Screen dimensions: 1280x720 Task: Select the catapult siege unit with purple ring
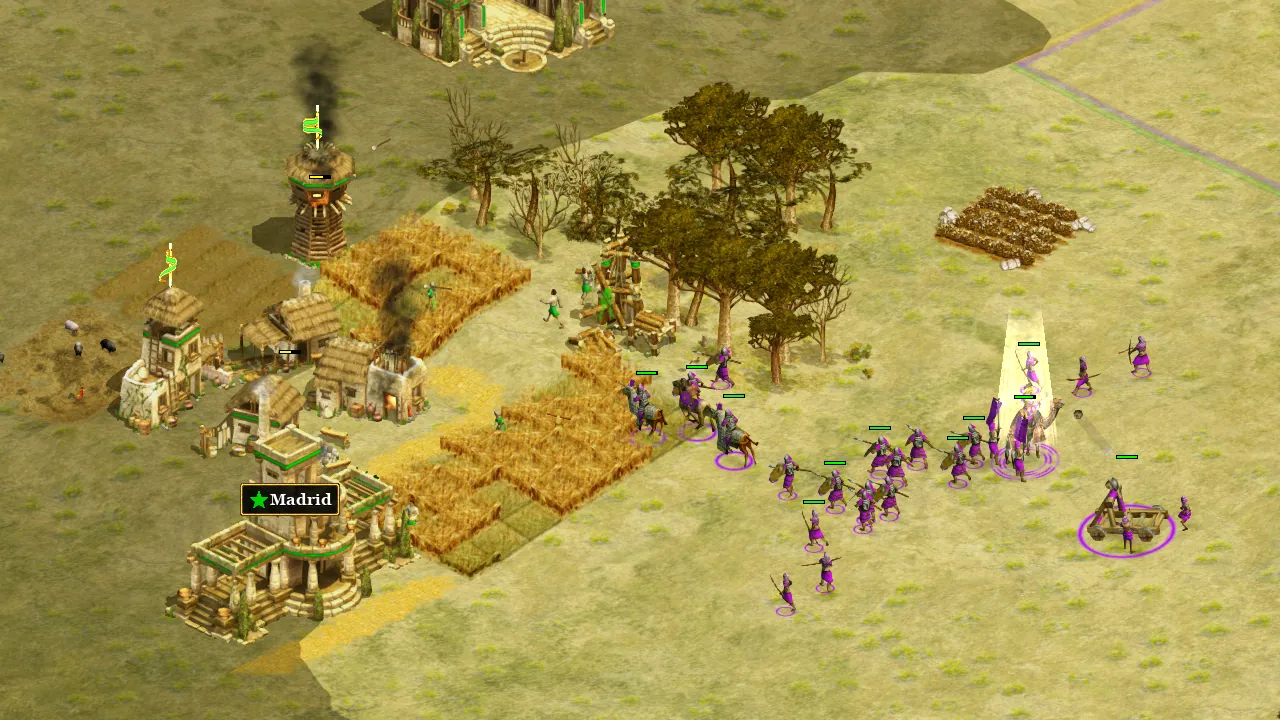(x=1126, y=516)
